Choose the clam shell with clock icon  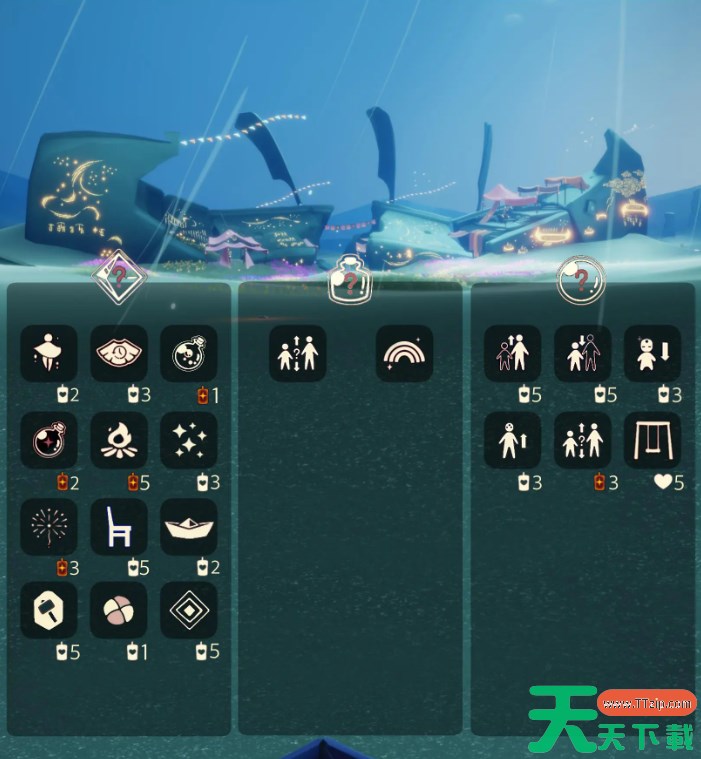point(119,354)
